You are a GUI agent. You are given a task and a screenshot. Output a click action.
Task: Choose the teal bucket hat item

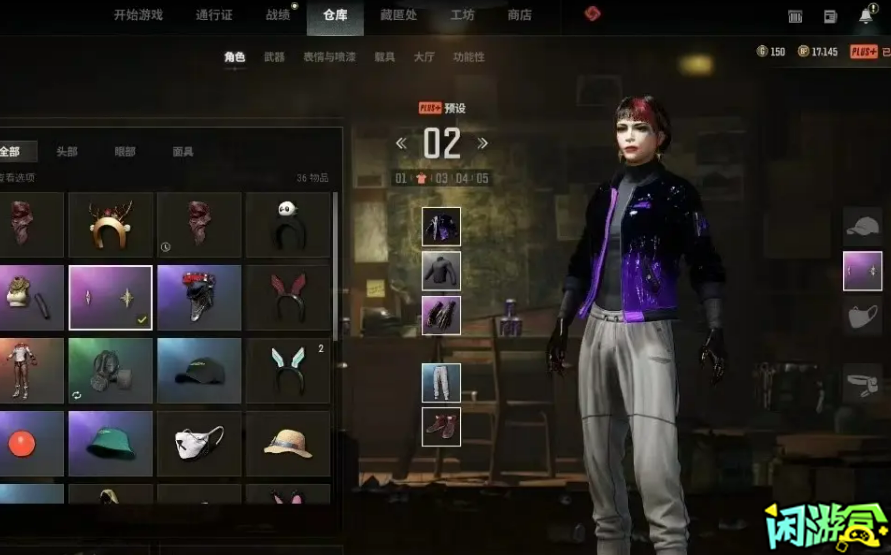click(x=111, y=444)
